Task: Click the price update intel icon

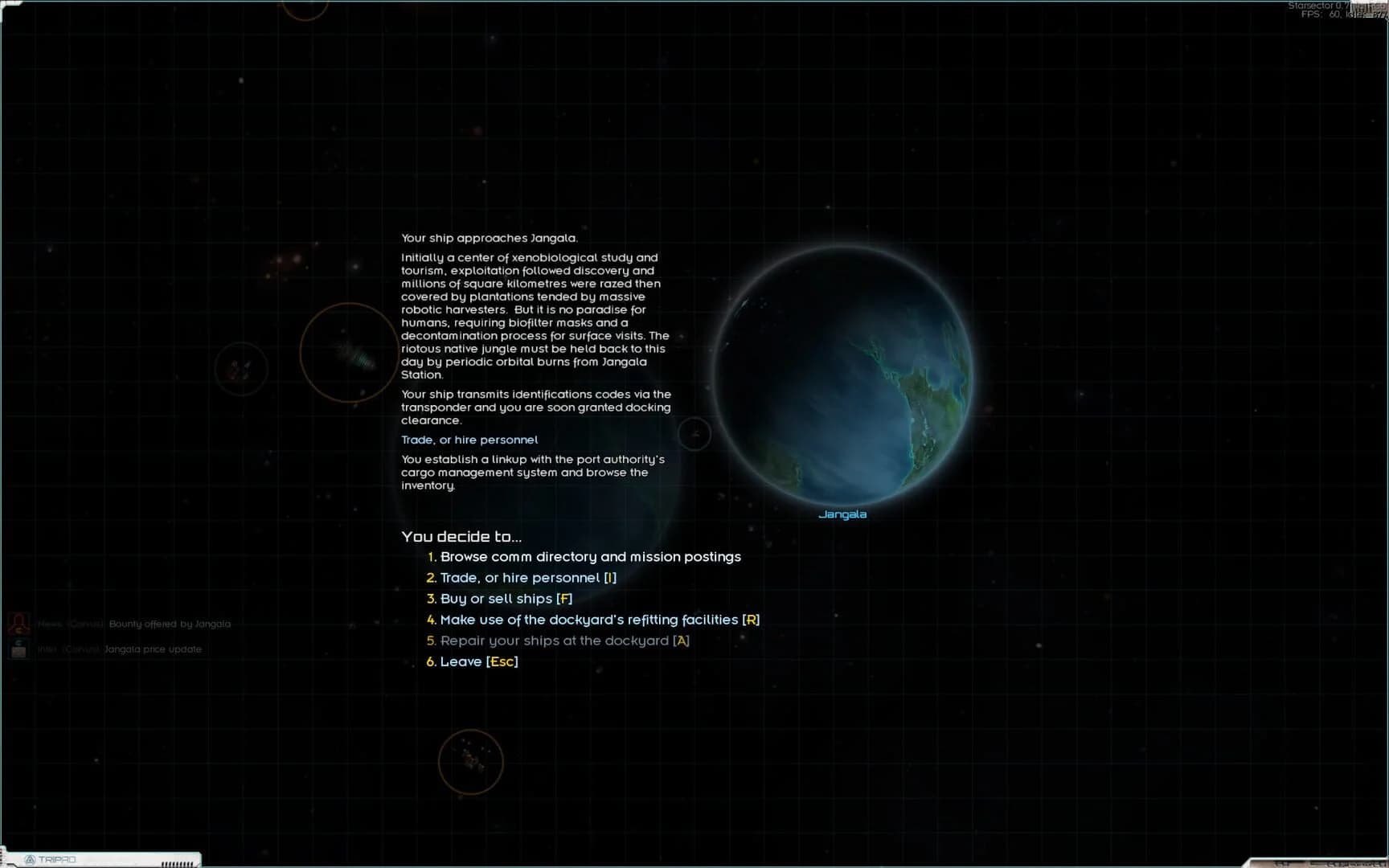Action: 18,650
